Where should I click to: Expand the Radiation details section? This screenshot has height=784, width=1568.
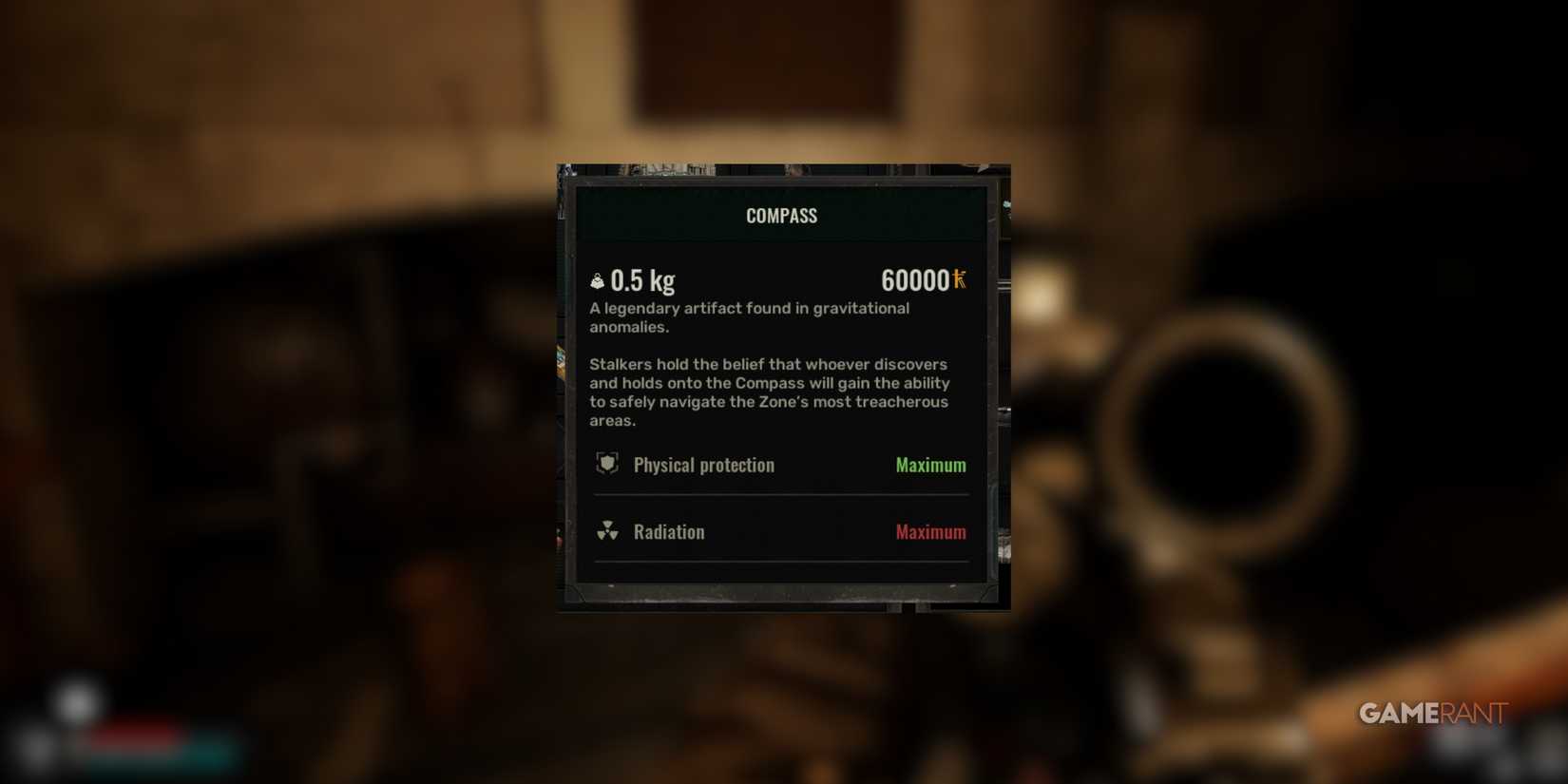coord(781,531)
